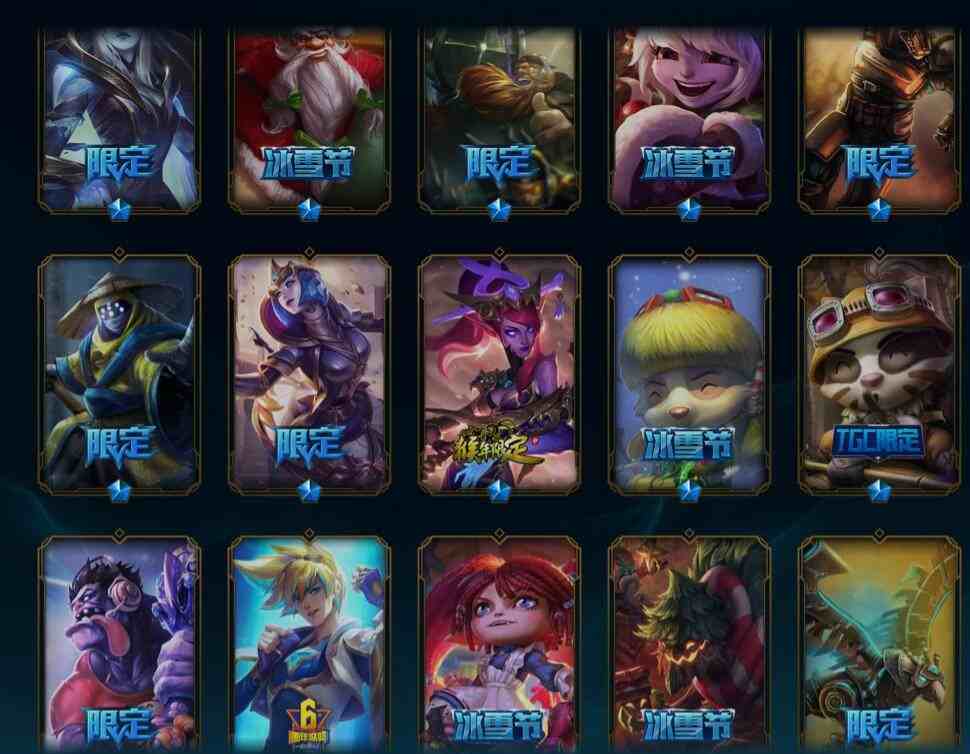Viewport: 970px width, 754px height.
Task: Pick the green-background brawler limited skin card
Action: [499, 118]
